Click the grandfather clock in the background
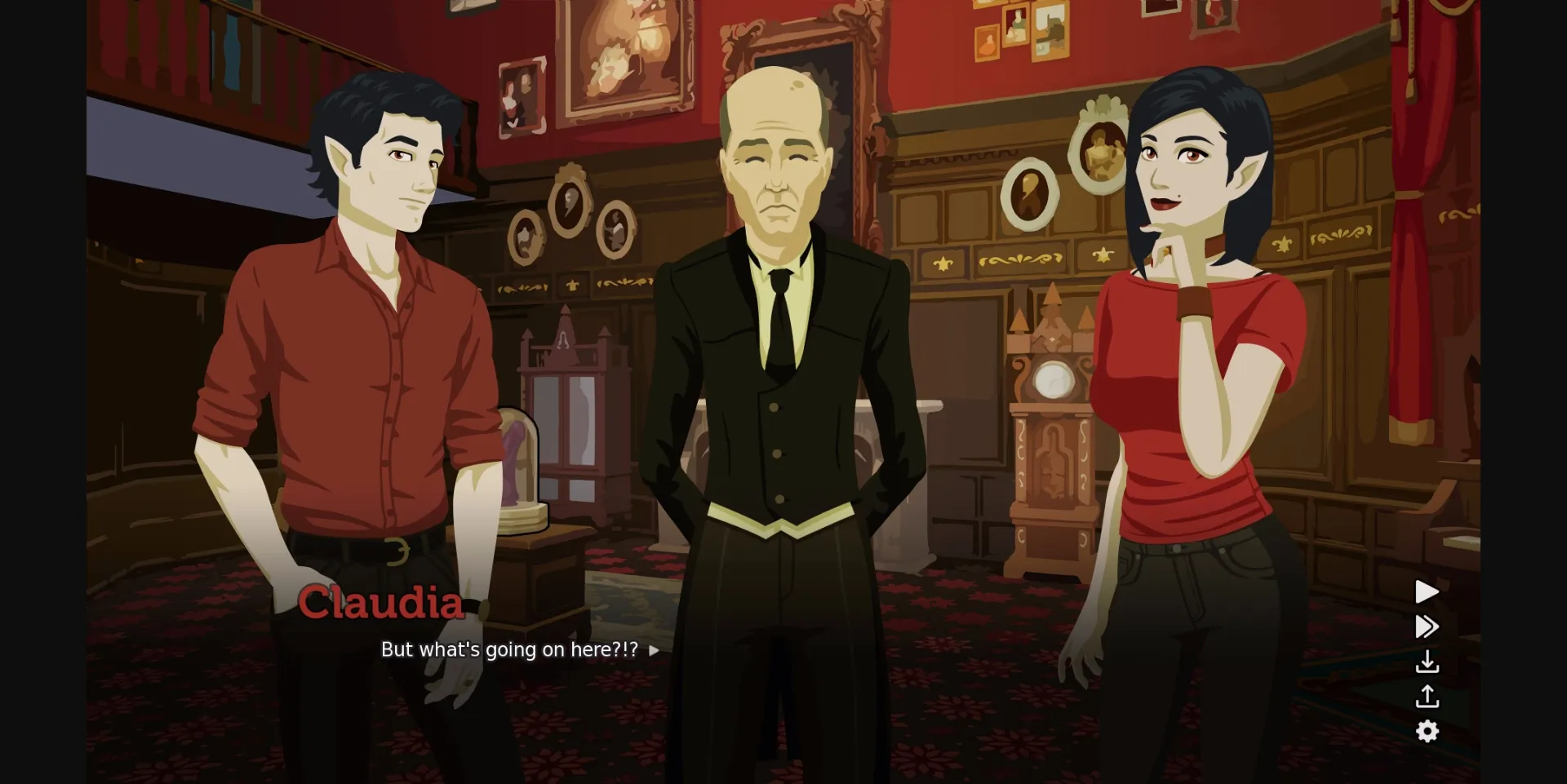The height and width of the screenshot is (784, 1567). coord(1053,408)
